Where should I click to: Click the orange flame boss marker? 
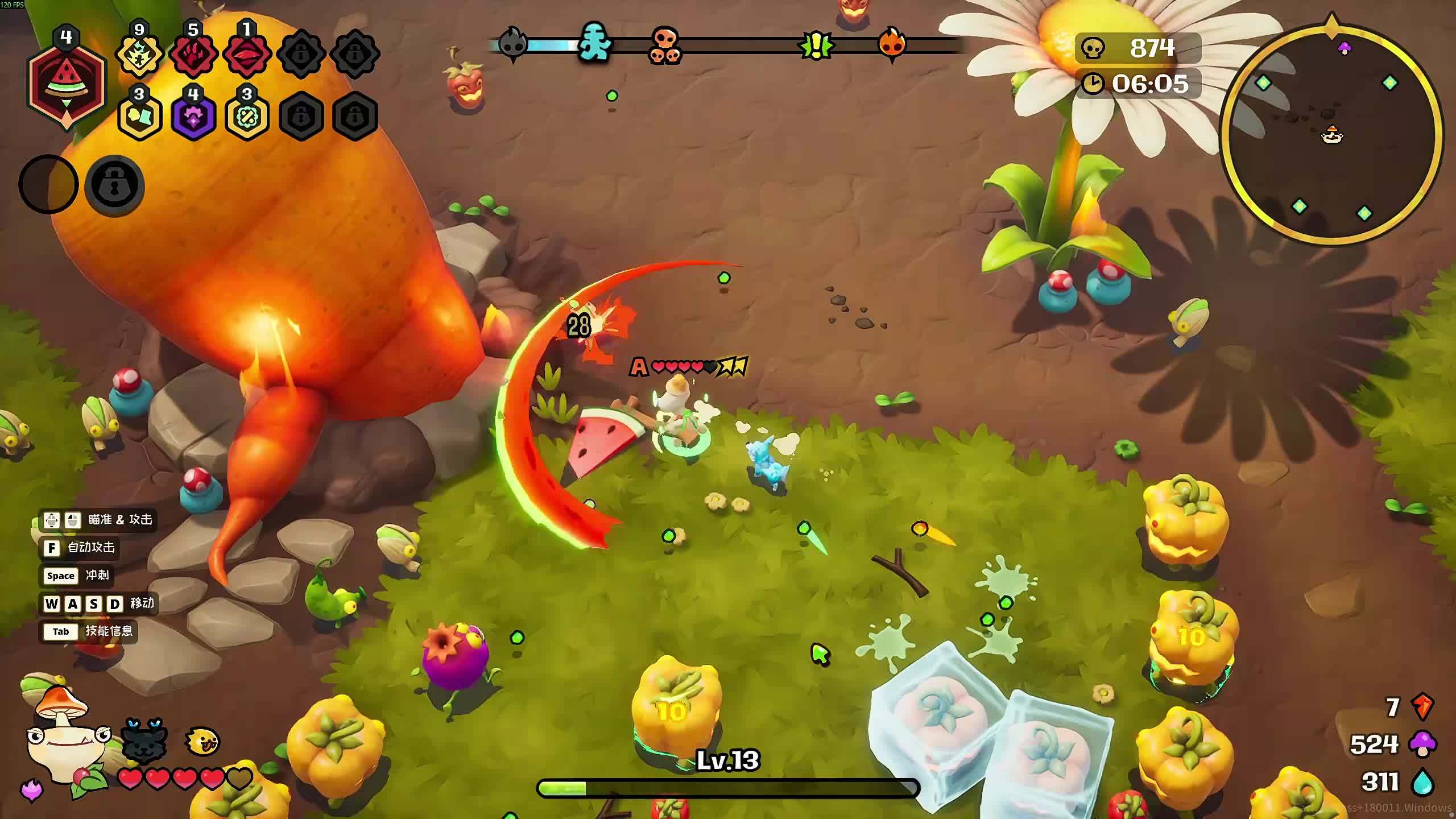click(x=891, y=43)
